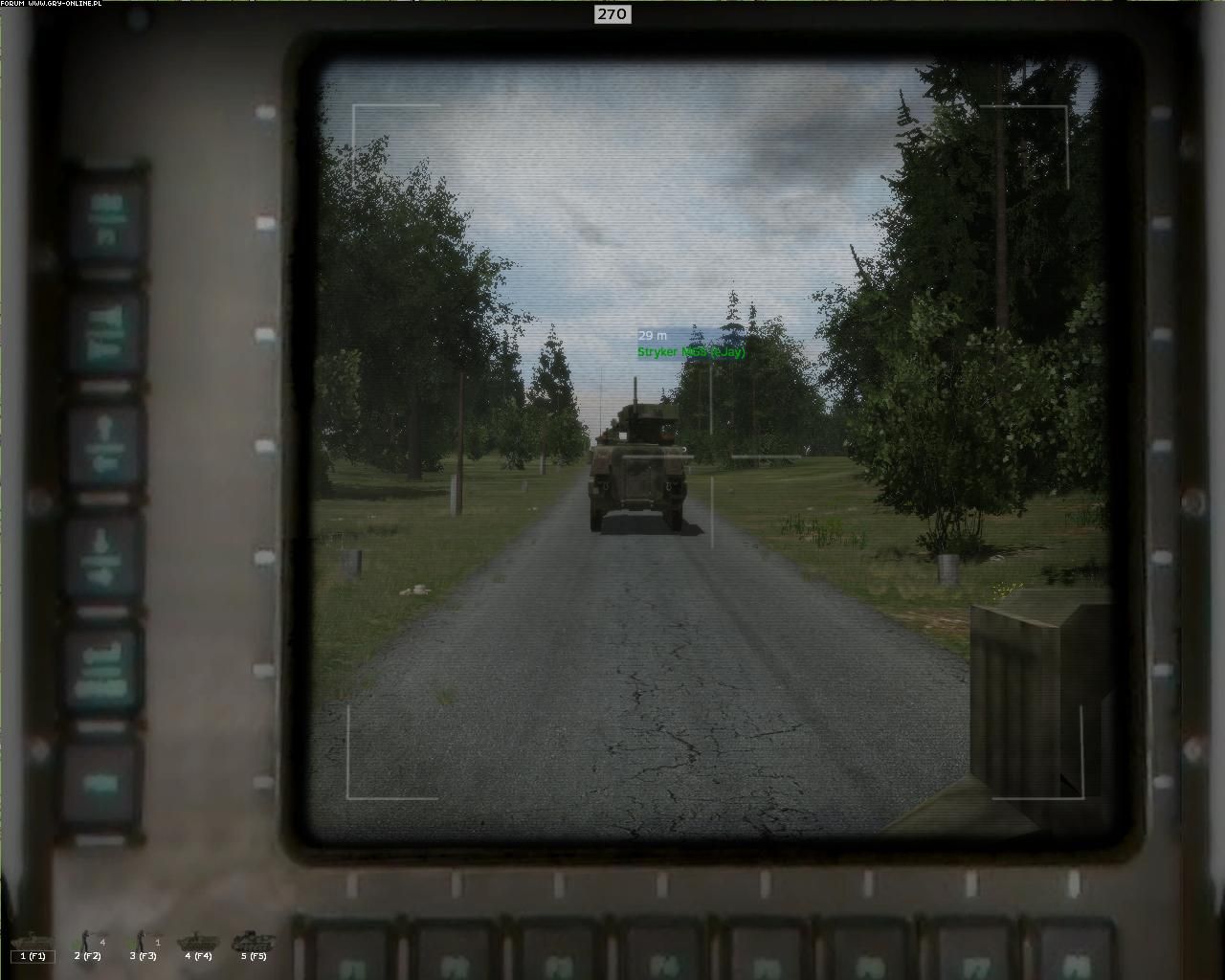
Task: Select squad unit 5 (F5) vehicle
Action: pos(254,943)
